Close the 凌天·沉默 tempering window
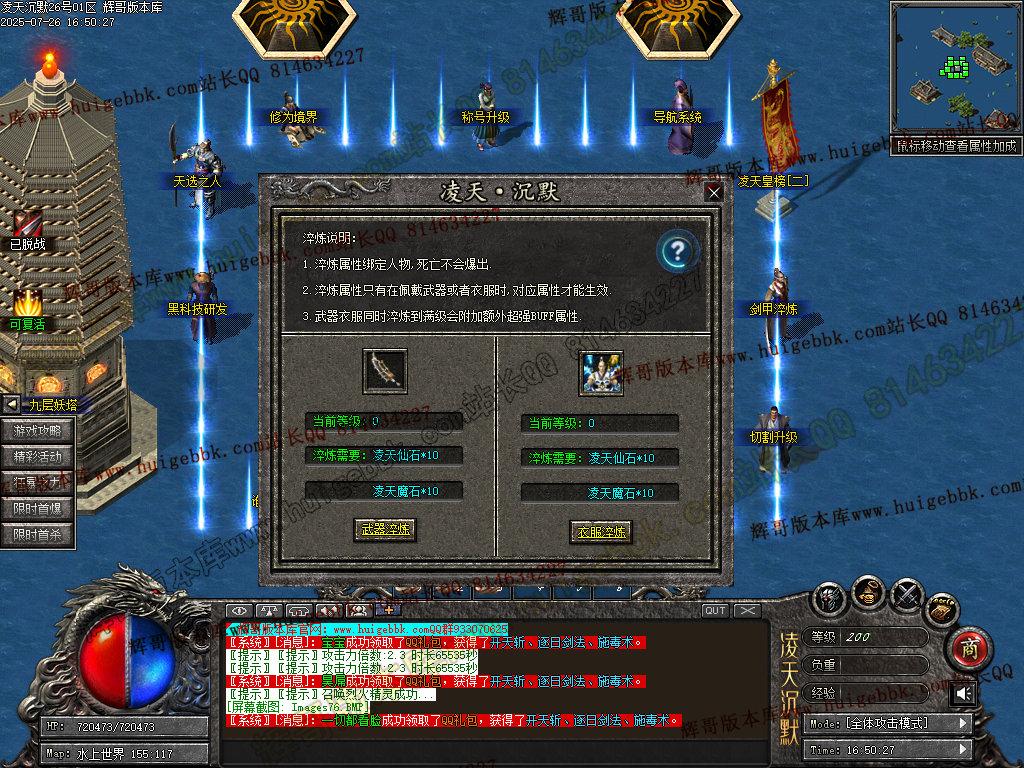This screenshot has height=768, width=1024. click(x=713, y=192)
